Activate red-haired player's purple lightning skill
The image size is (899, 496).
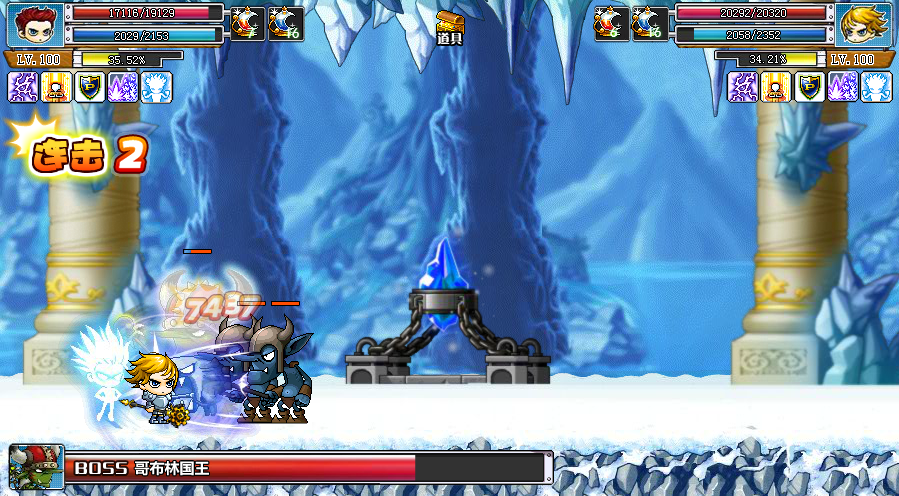[x=23, y=87]
